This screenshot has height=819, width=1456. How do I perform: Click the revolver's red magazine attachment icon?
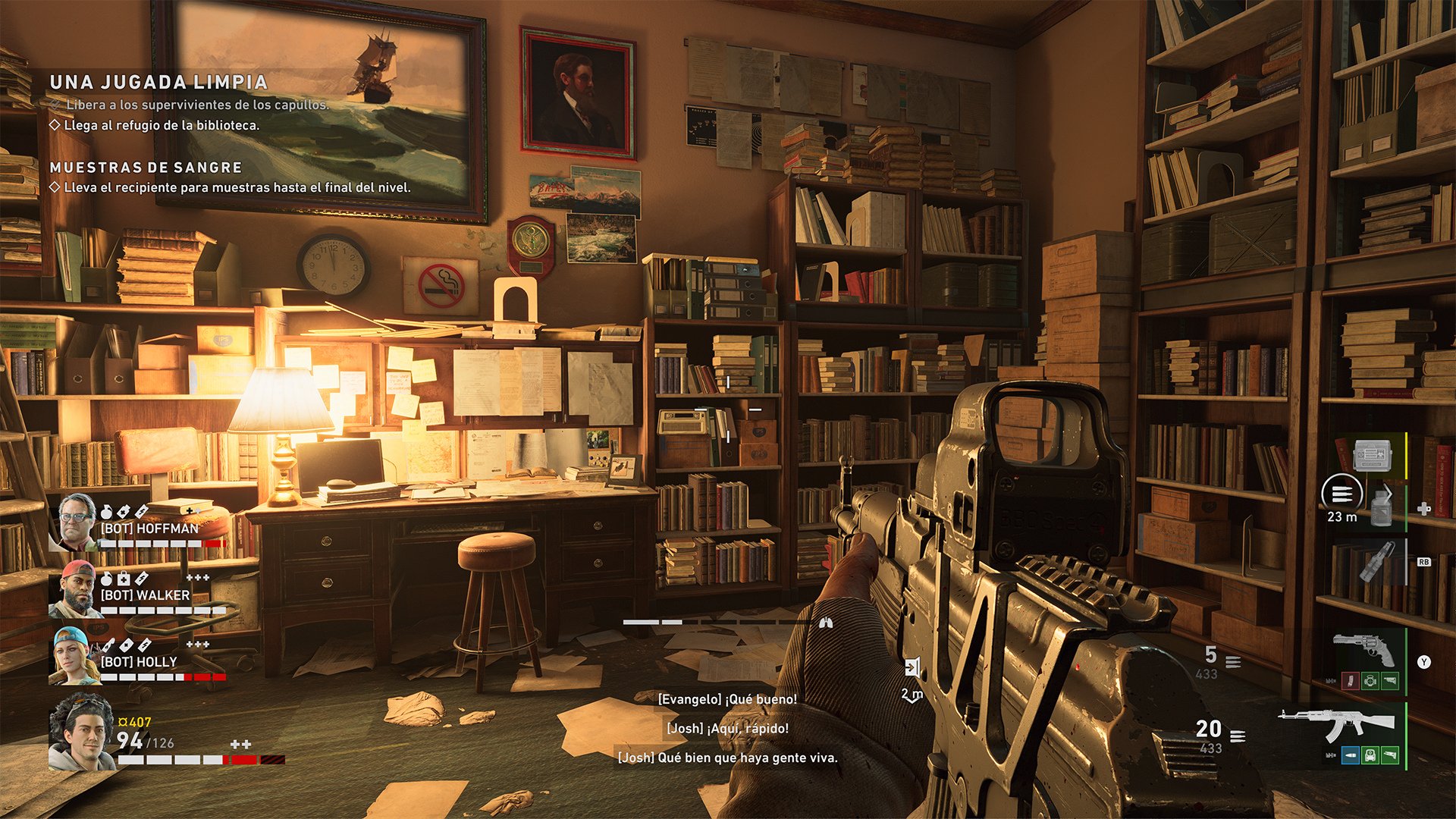(1350, 681)
